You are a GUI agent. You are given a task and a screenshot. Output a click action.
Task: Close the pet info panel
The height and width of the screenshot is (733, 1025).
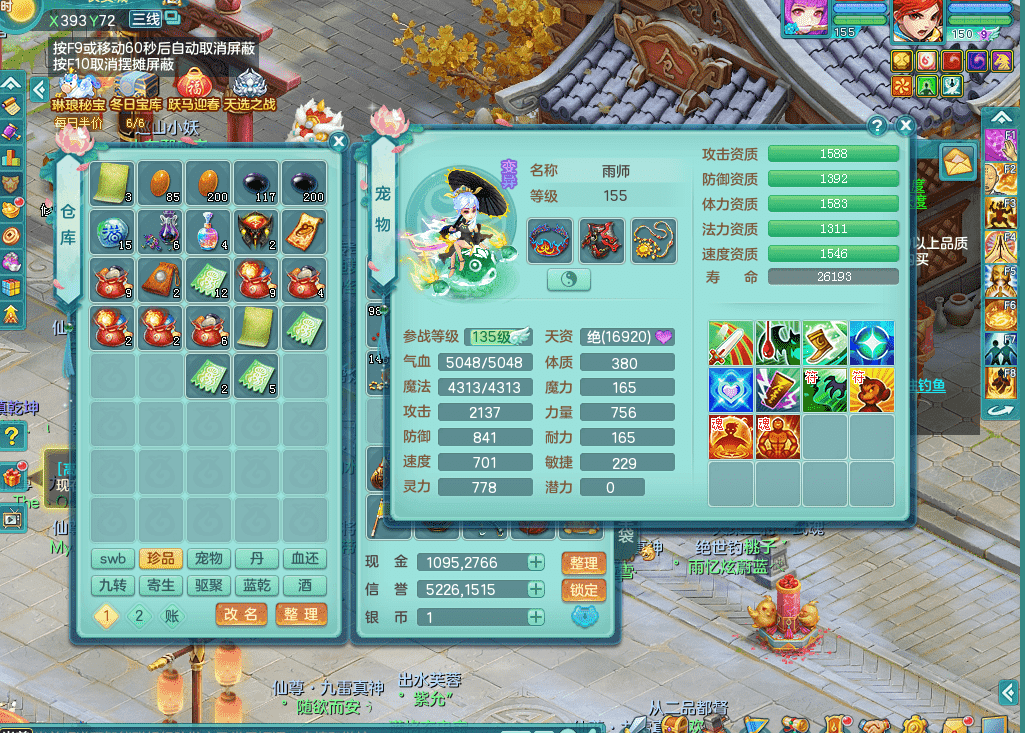click(x=905, y=126)
